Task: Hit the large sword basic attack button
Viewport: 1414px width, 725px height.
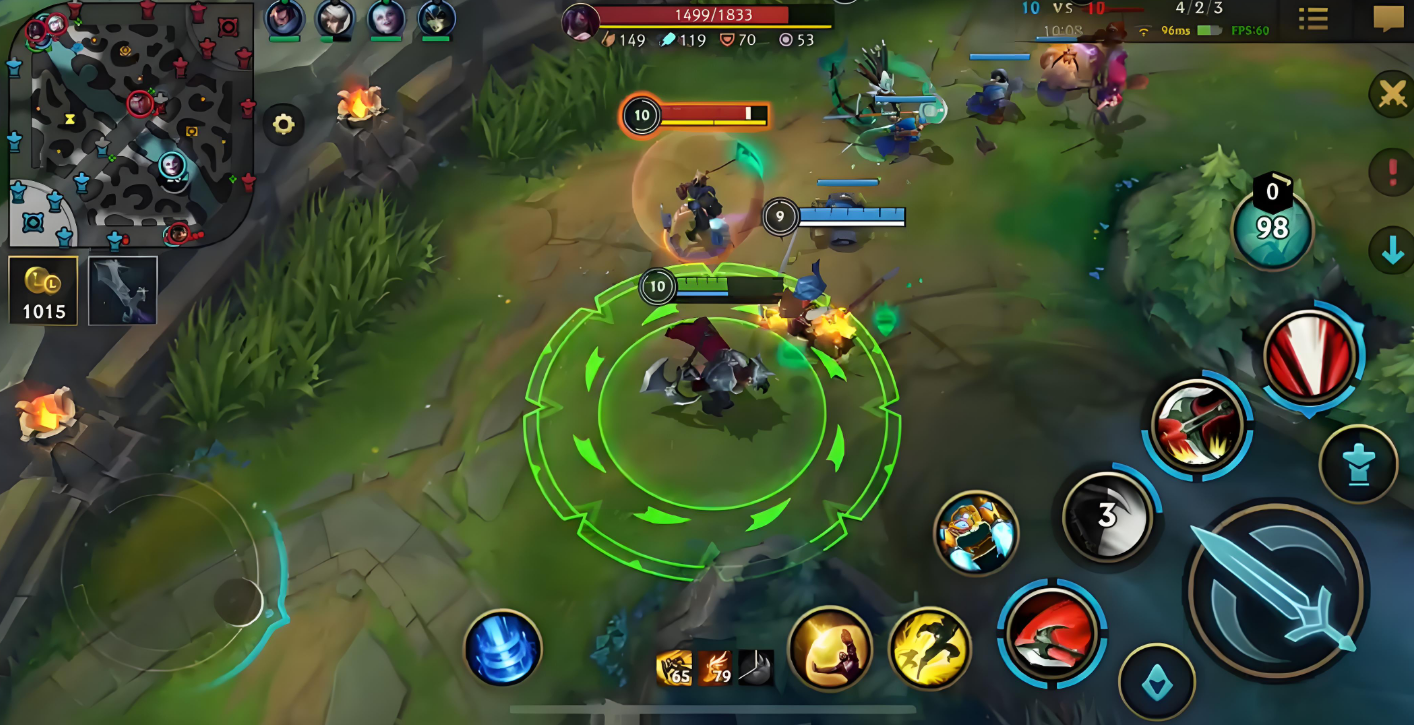Action: [1276, 591]
